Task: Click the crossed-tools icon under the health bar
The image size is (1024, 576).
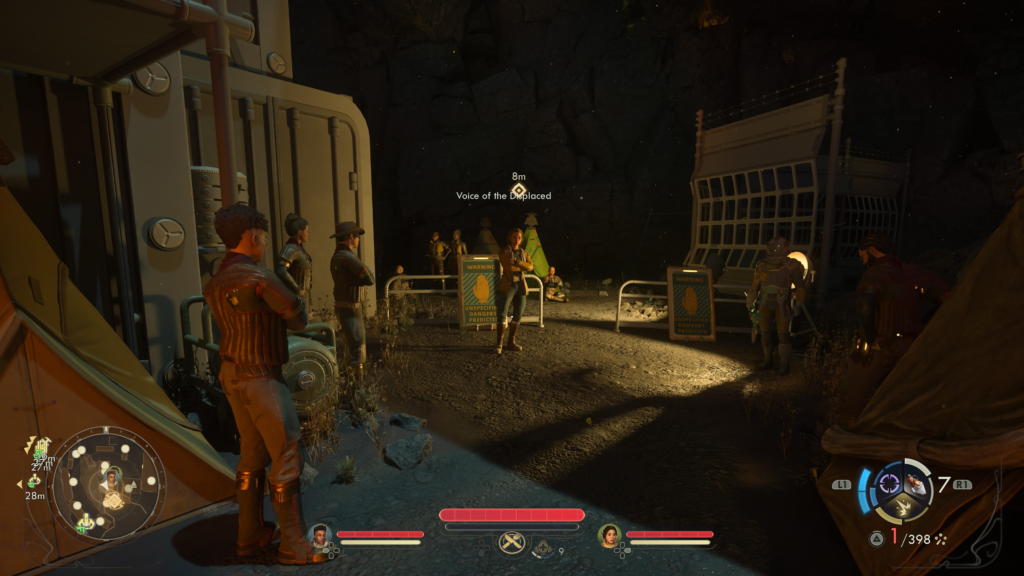Action: (x=511, y=543)
